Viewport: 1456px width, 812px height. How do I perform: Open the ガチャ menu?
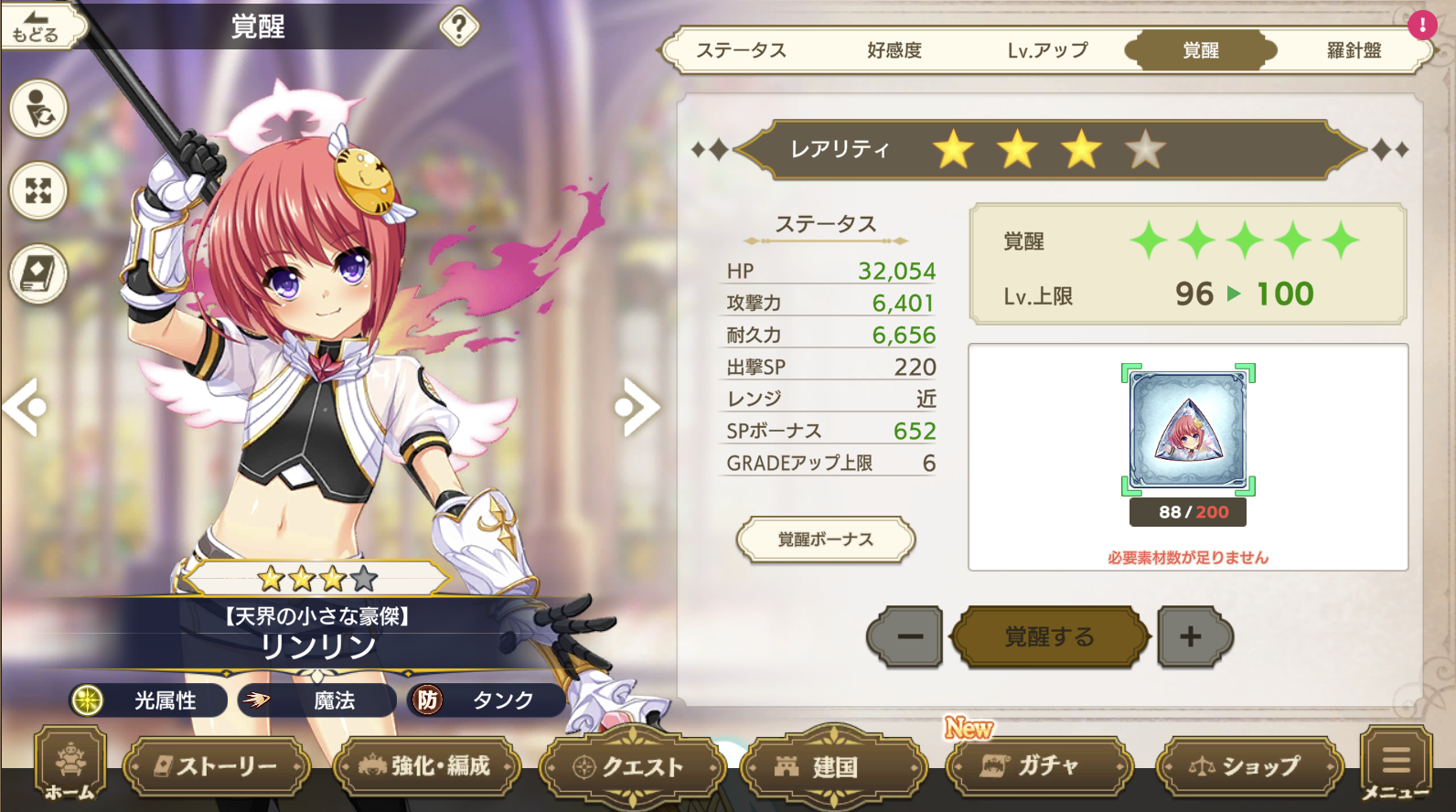1038,766
